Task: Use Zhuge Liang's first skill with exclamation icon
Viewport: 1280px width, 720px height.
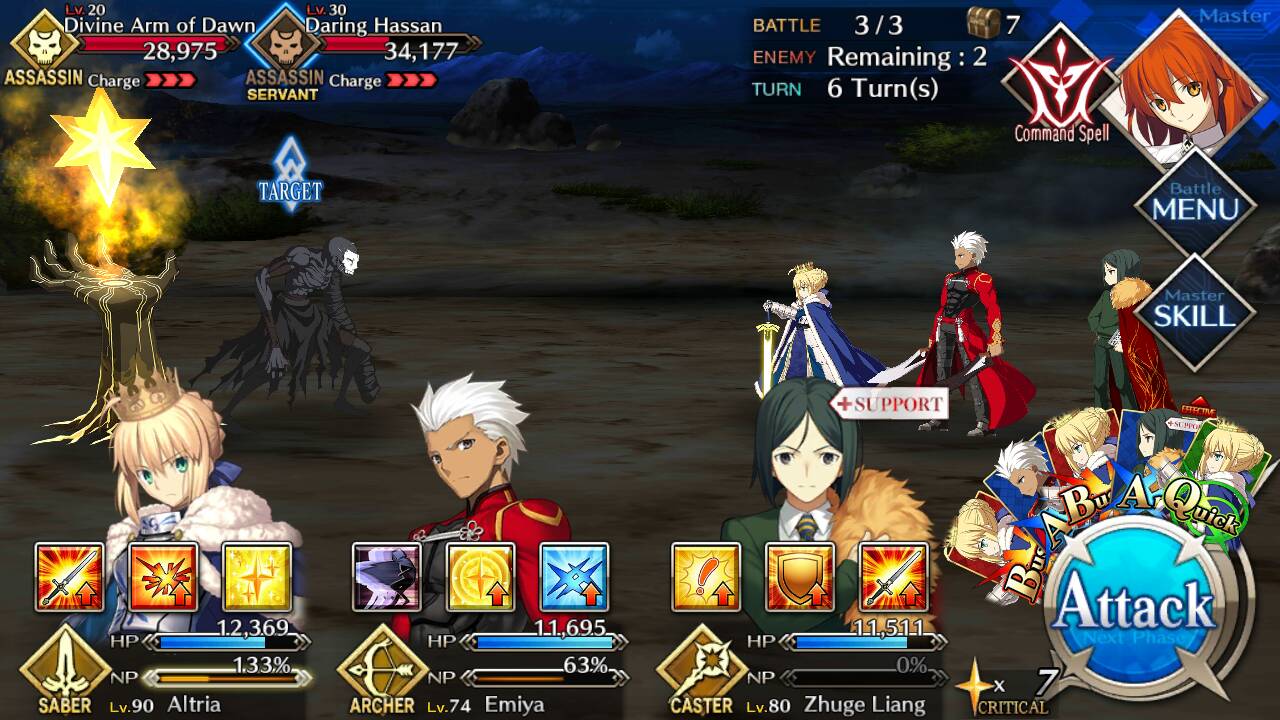Action: coord(706,577)
